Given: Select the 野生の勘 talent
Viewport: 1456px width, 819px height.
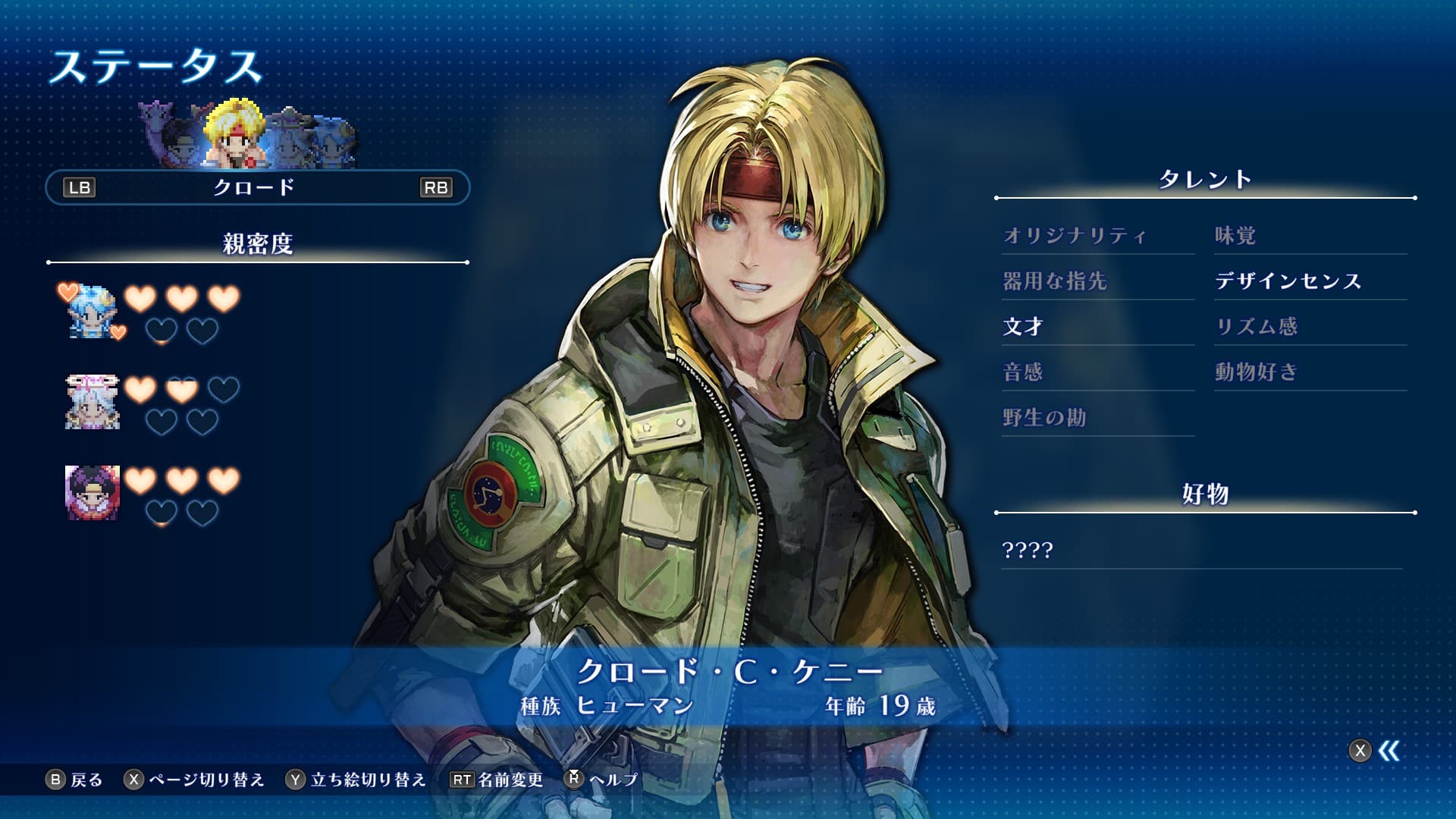Looking at the screenshot, I should tap(1044, 418).
